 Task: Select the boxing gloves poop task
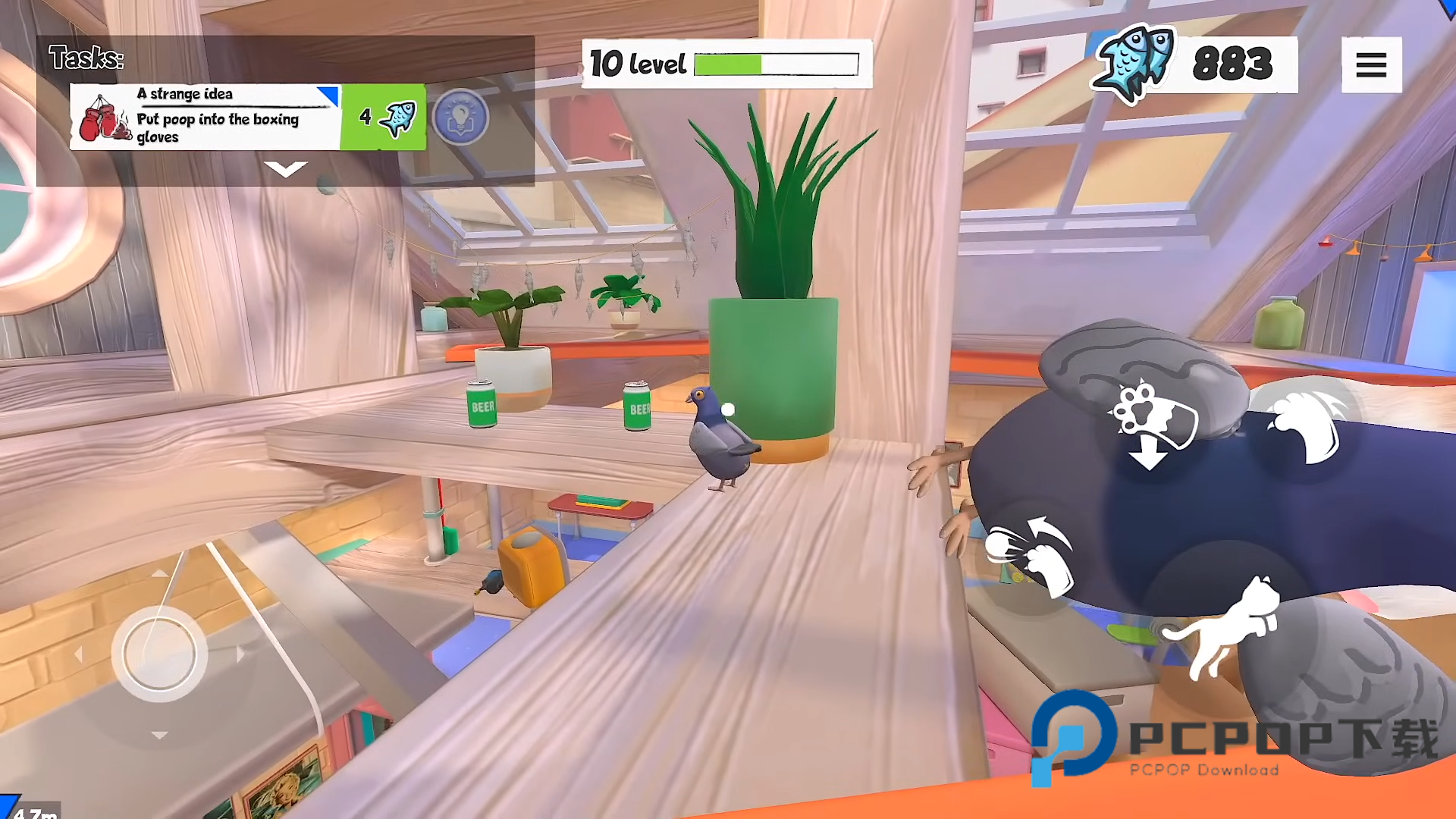click(x=205, y=117)
